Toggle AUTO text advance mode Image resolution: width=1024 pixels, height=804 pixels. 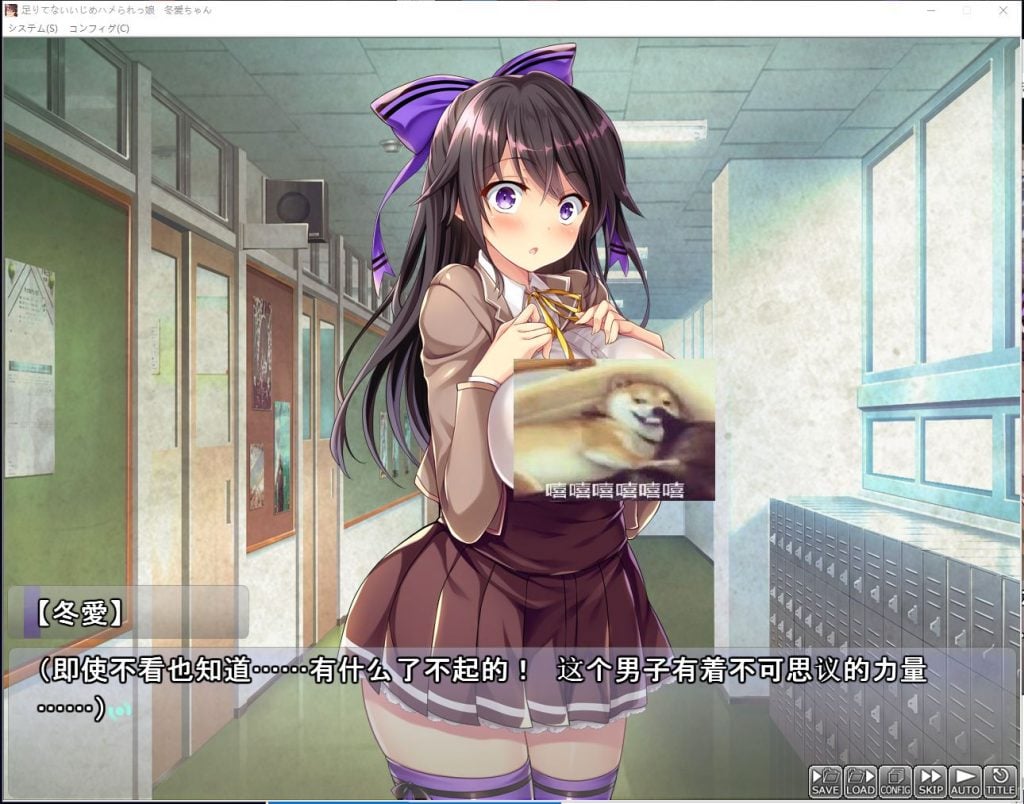point(966,781)
